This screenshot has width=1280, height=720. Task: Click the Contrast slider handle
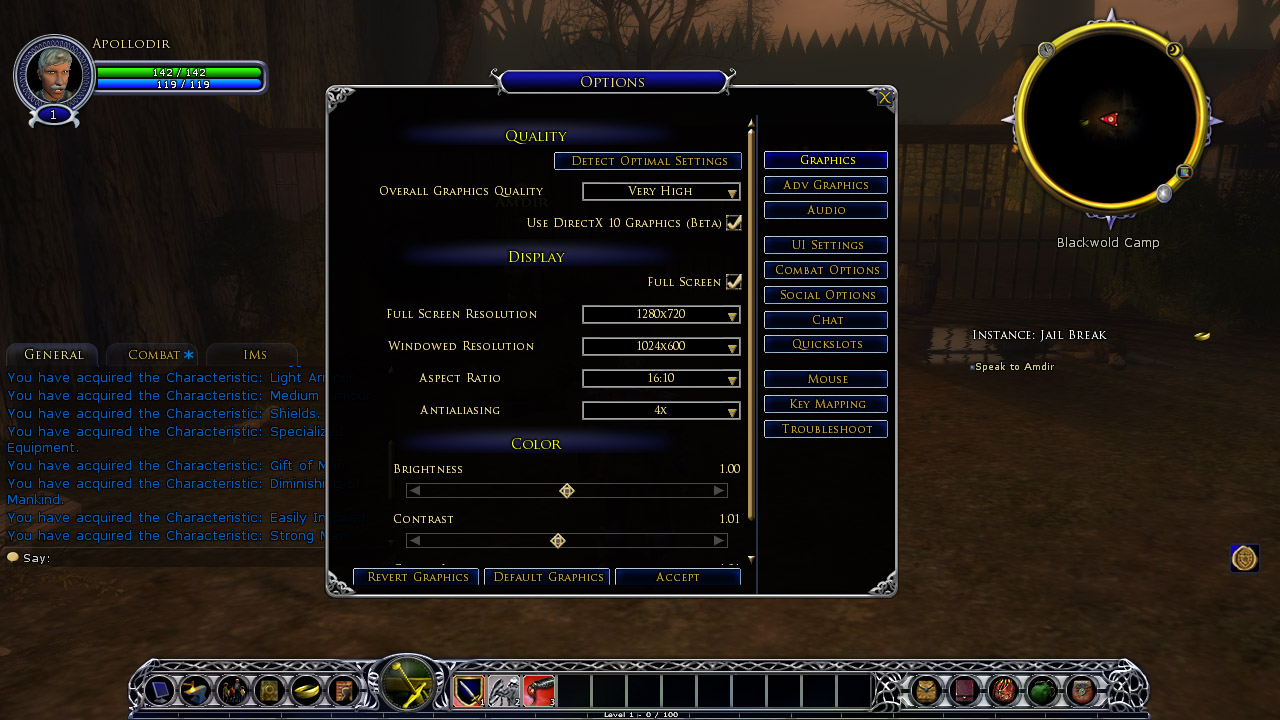pos(558,541)
